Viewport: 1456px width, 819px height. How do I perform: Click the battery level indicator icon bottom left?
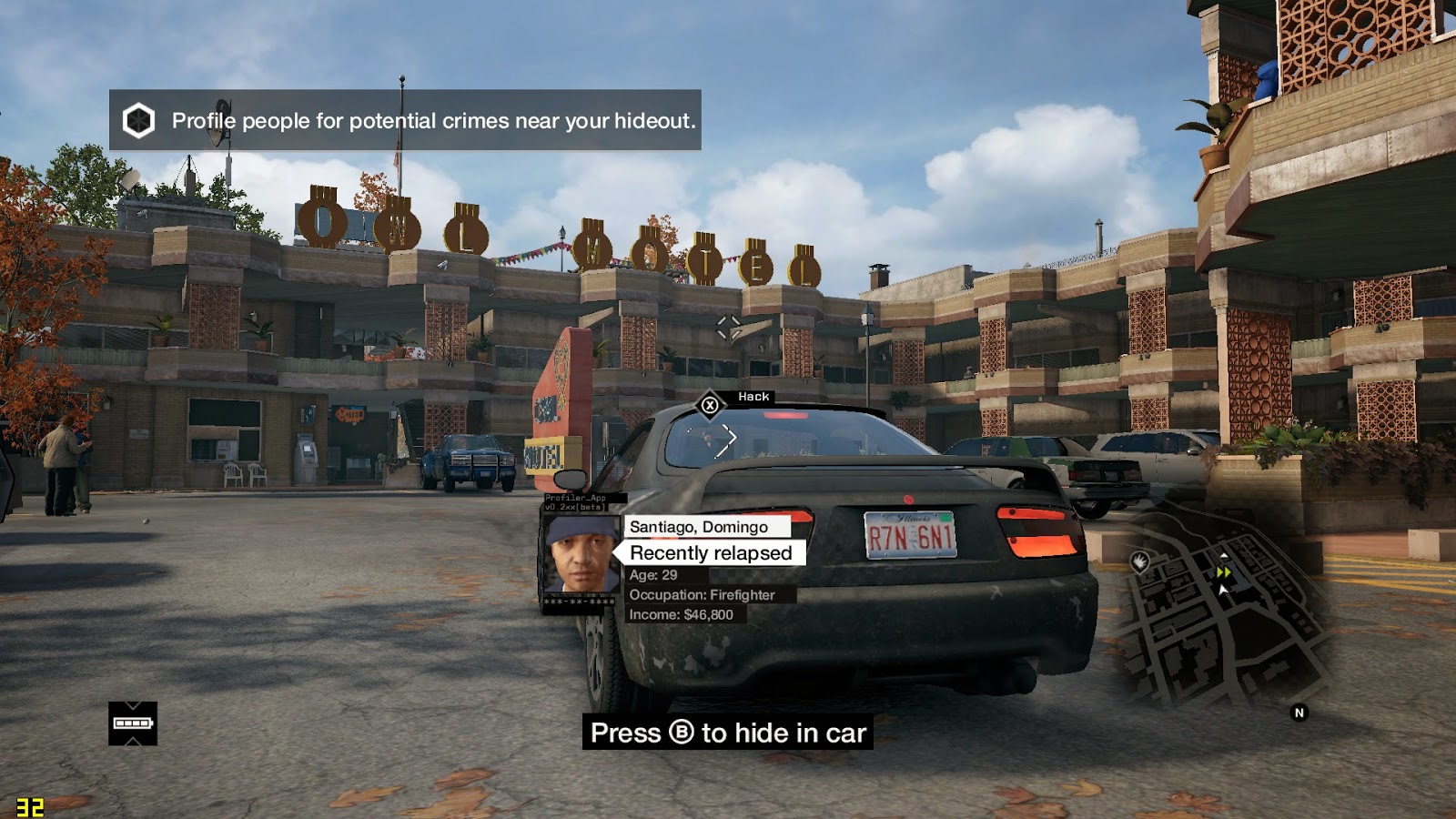coord(132,723)
